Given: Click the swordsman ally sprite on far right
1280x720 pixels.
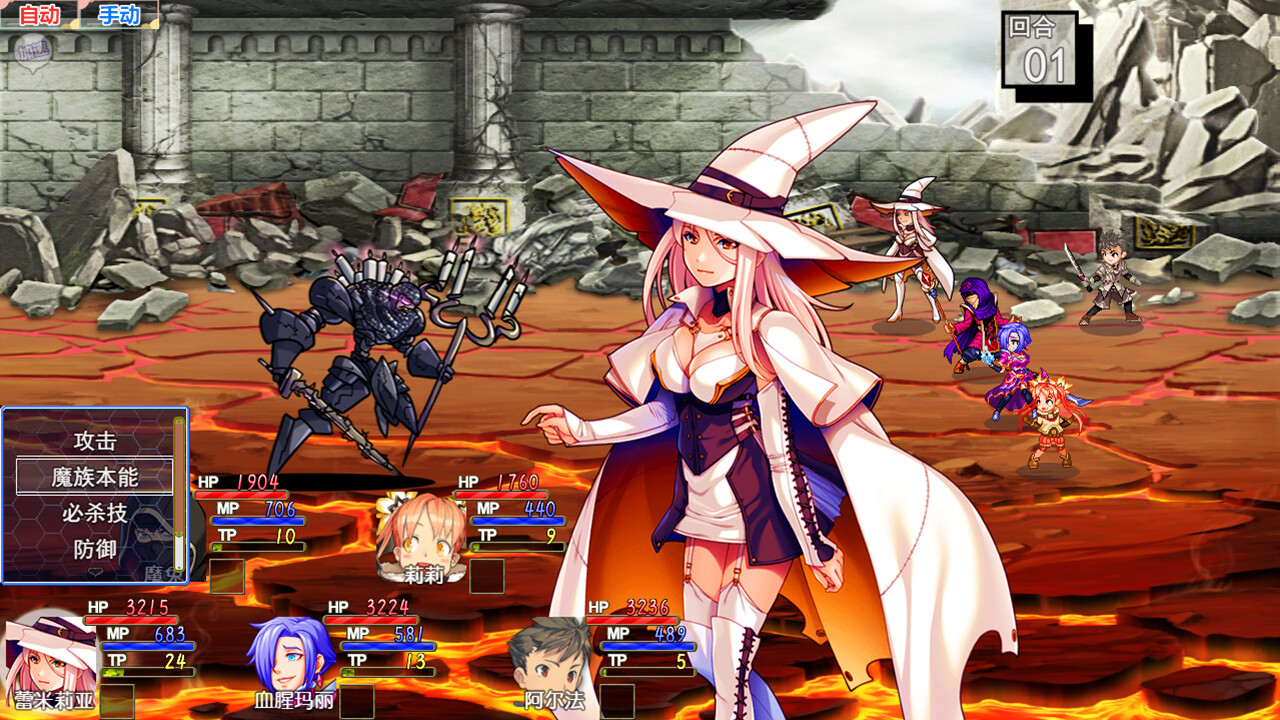Looking at the screenshot, I should tap(1110, 280).
